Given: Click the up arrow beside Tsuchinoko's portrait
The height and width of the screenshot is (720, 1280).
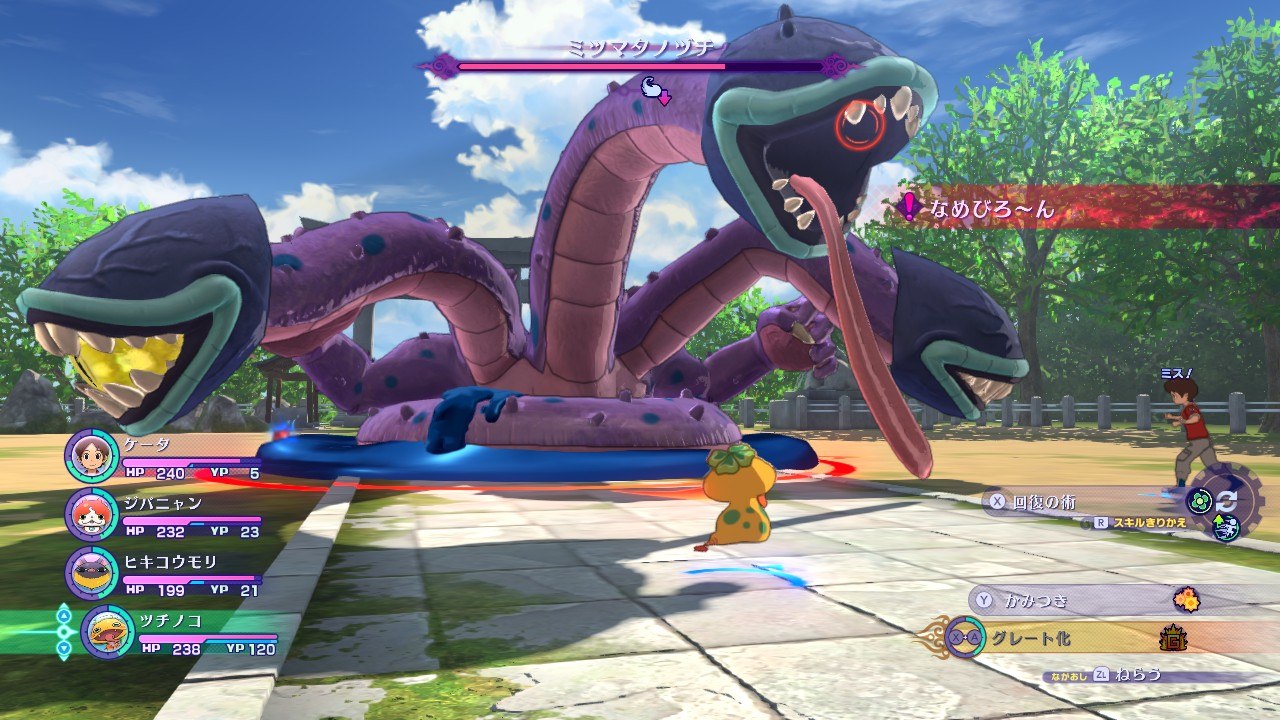Looking at the screenshot, I should tap(64, 613).
